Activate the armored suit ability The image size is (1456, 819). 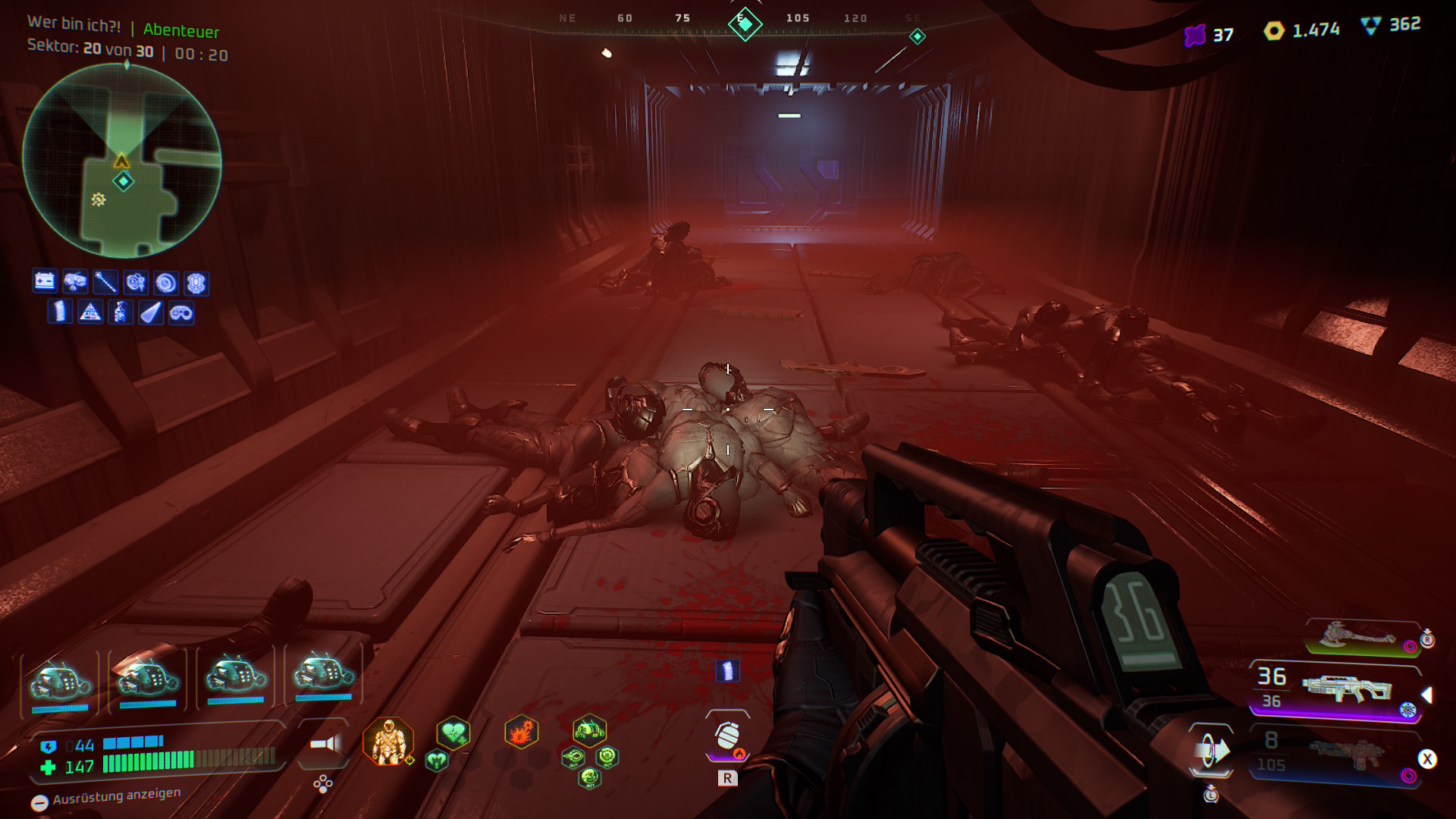click(x=388, y=741)
